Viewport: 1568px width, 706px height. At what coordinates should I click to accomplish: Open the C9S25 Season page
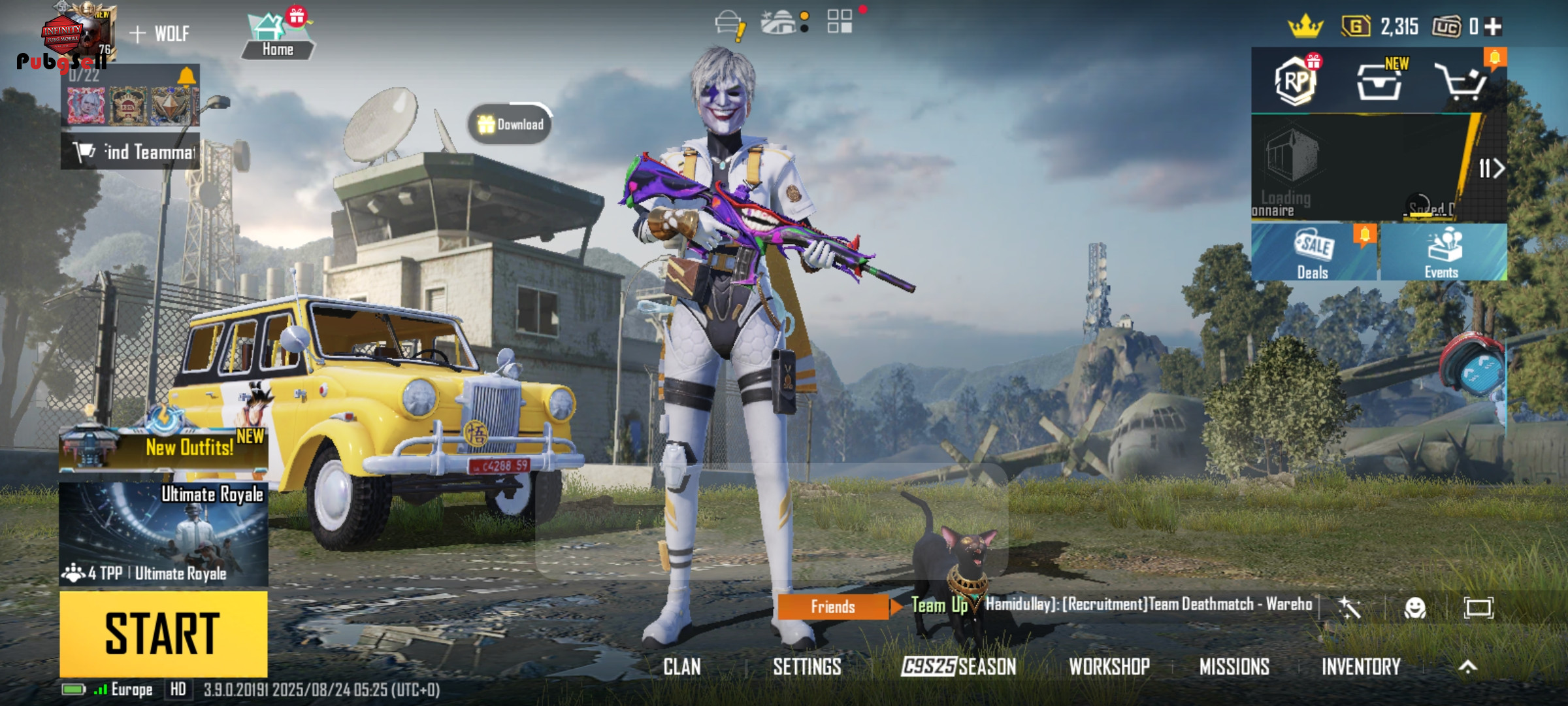[x=958, y=667]
